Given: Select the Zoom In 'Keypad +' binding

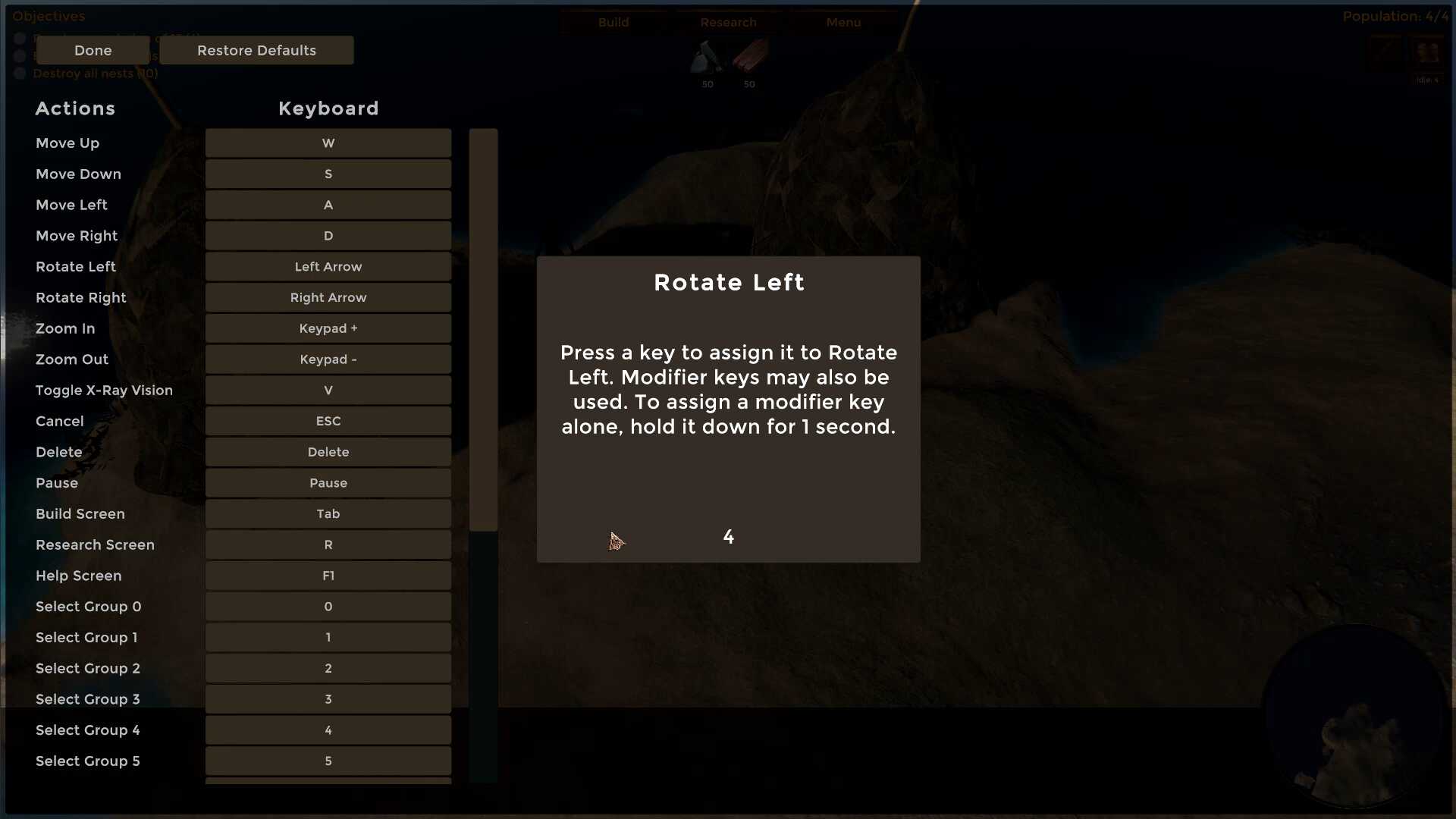Looking at the screenshot, I should [x=328, y=328].
